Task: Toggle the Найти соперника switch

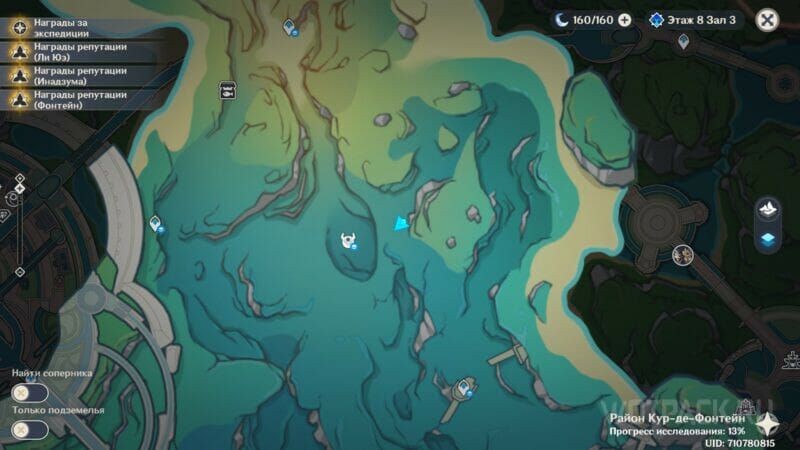Action: point(30,393)
